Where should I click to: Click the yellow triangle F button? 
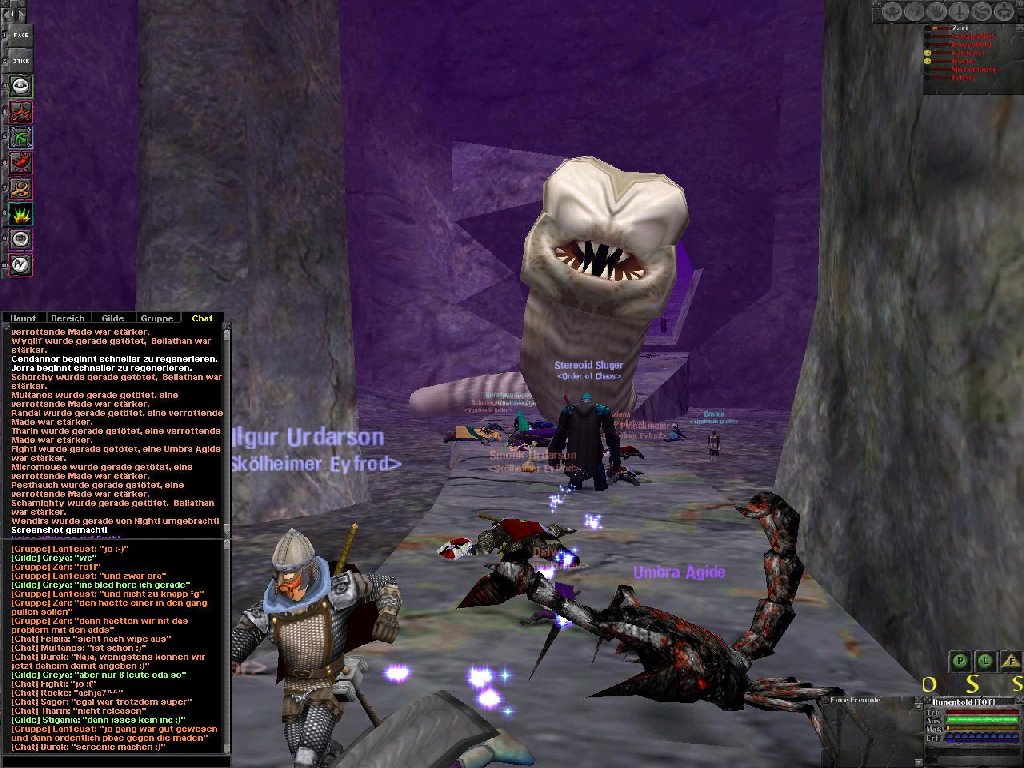1010,660
